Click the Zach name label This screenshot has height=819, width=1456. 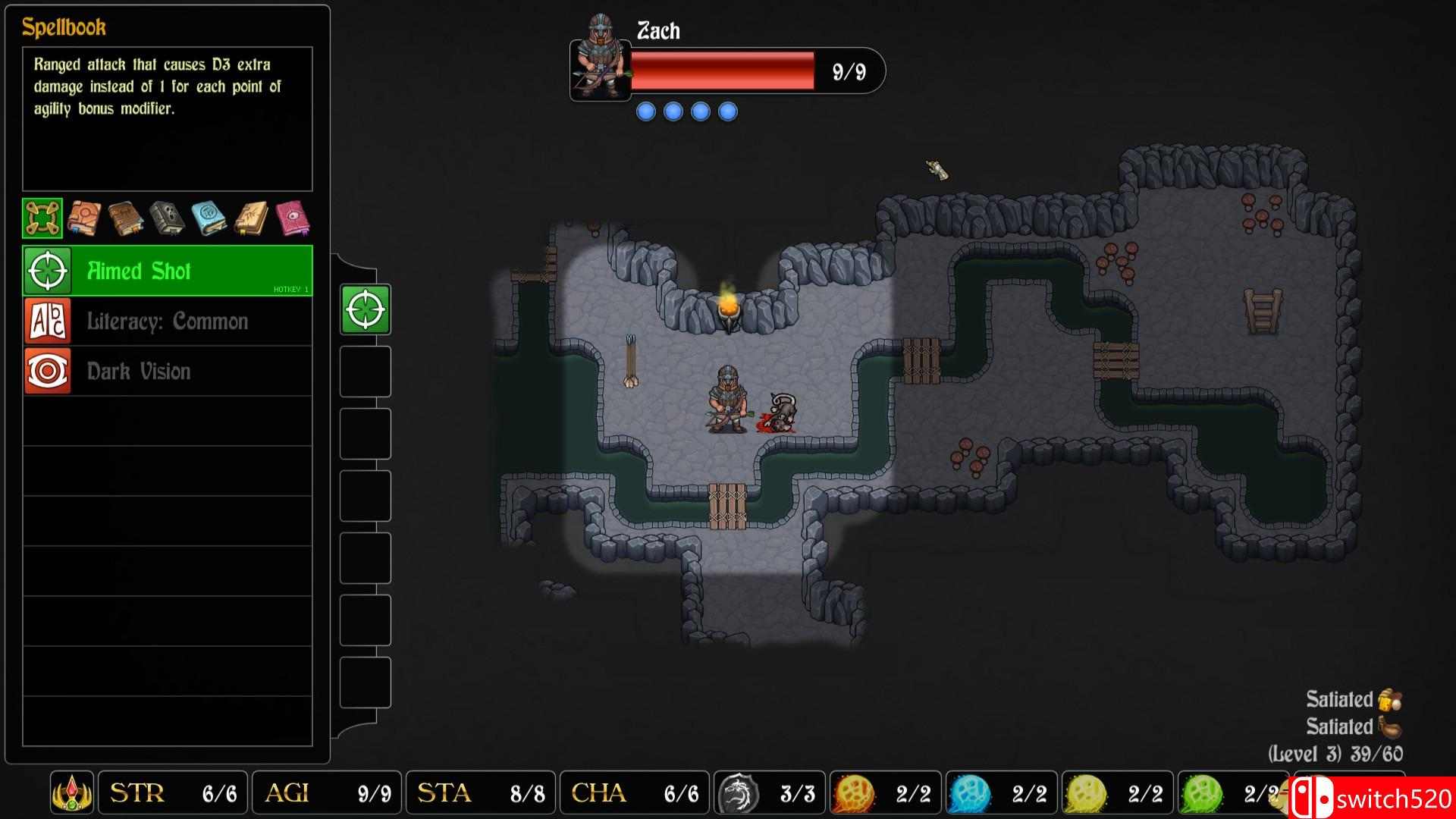[x=657, y=31]
